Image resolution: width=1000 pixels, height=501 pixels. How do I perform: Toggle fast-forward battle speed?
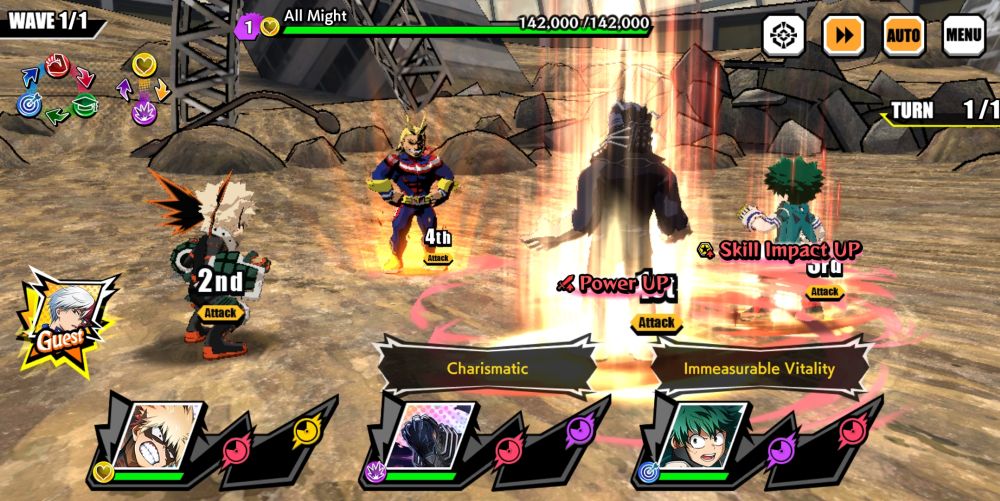(843, 36)
